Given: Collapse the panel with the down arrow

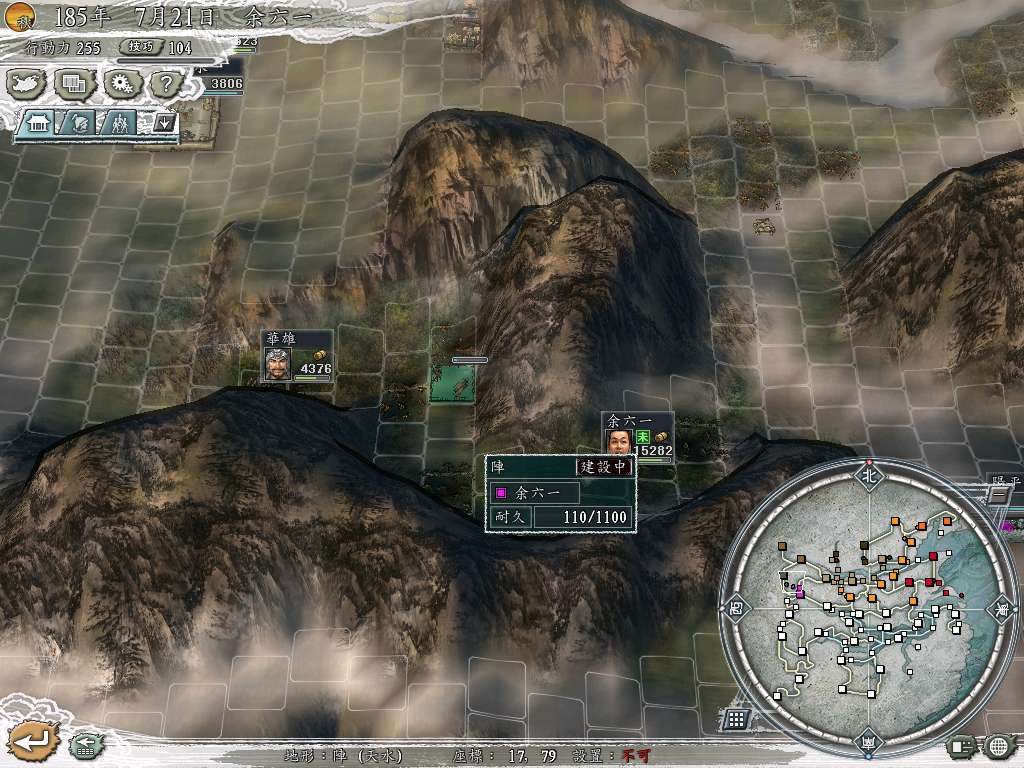Looking at the screenshot, I should pyautogui.click(x=163, y=124).
